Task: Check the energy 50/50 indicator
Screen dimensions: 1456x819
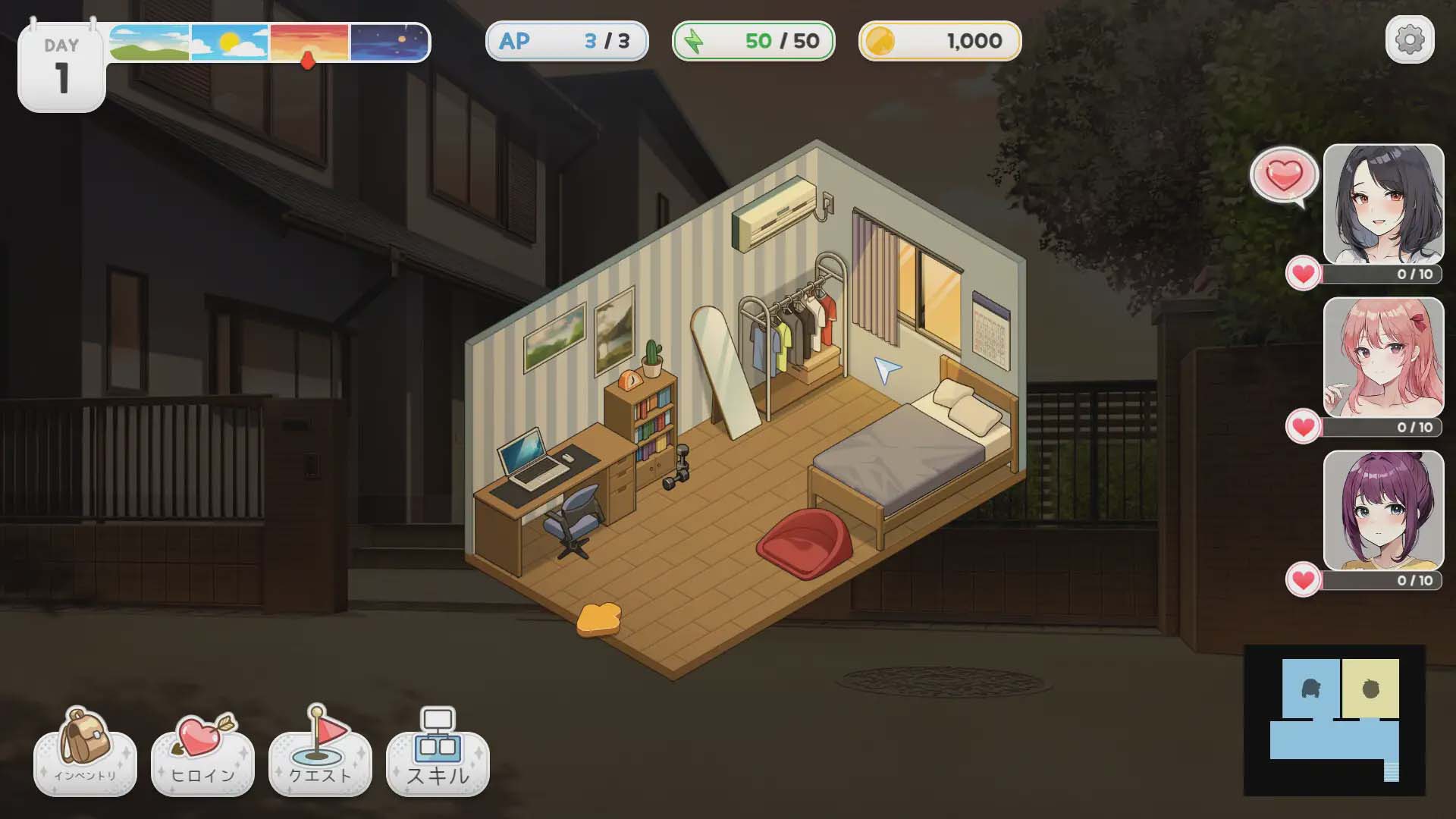Action: (752, 42)
